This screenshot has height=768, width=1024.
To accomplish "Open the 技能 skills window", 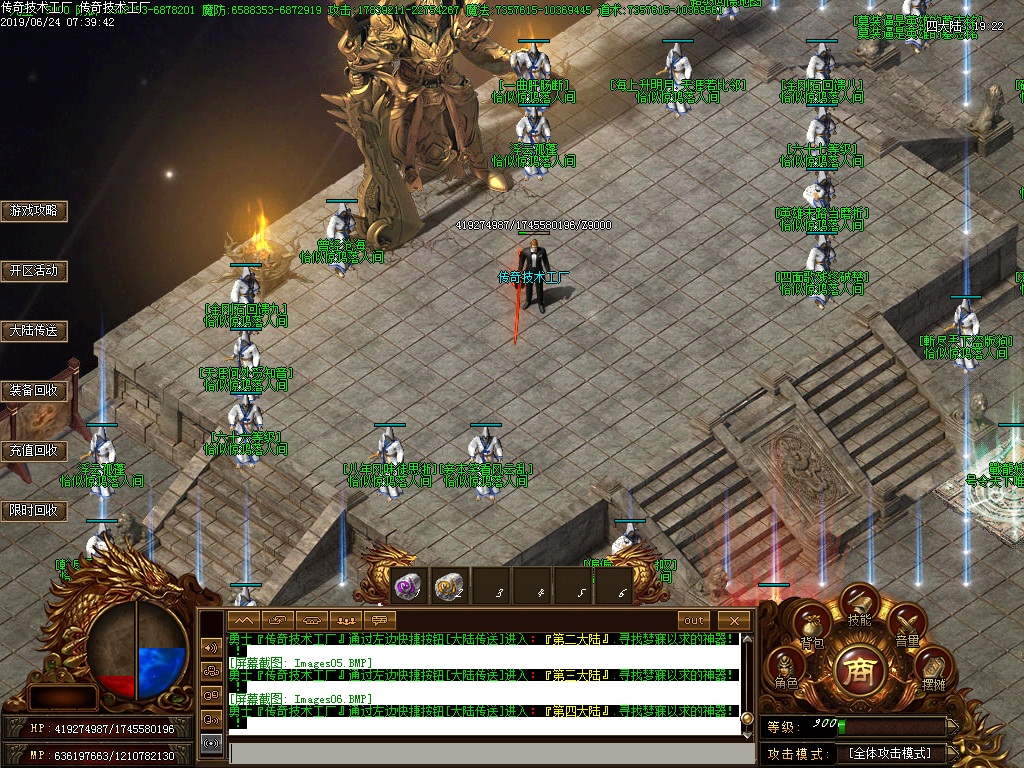I will coord(859,606).
